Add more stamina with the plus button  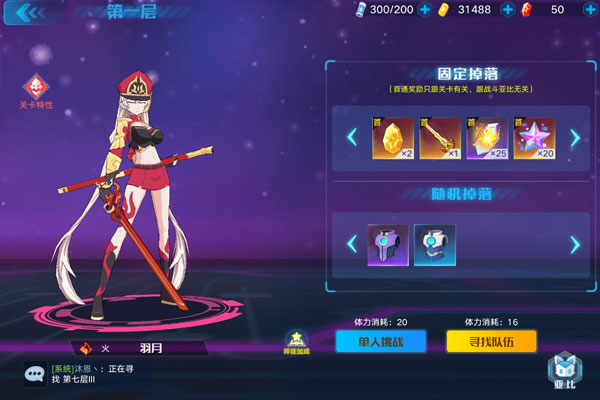coord(424,9)
